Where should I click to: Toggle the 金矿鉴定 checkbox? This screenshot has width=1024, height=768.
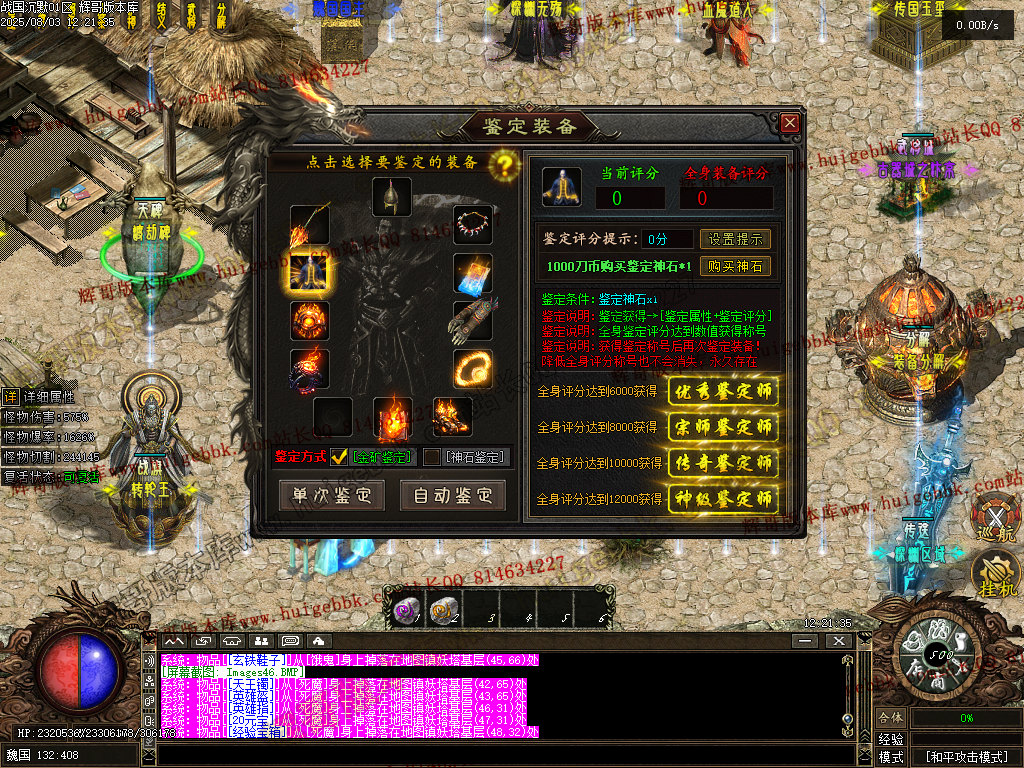coord(340,457)
